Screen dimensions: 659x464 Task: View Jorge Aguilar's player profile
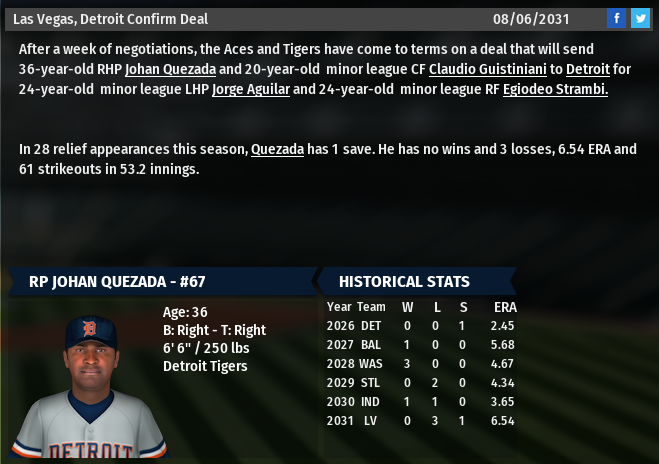coord(250,89)
